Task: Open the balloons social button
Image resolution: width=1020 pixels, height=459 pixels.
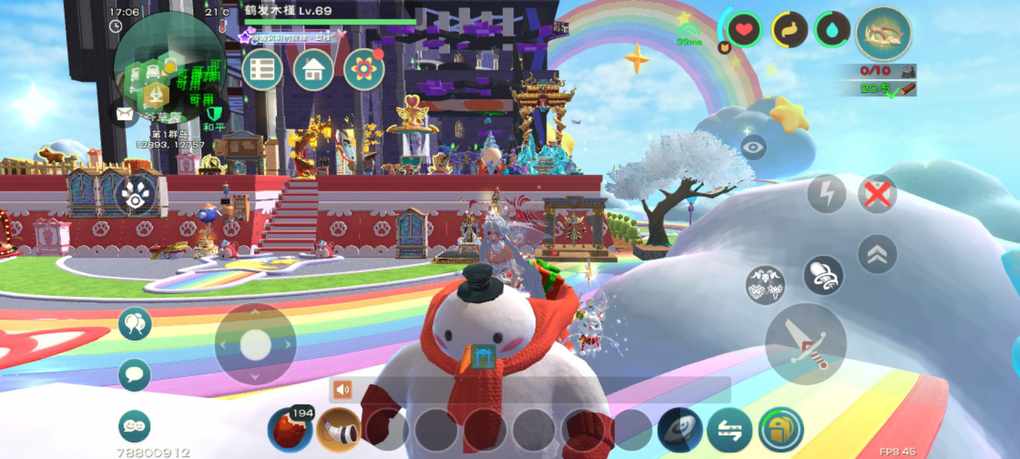Action: 134,324
